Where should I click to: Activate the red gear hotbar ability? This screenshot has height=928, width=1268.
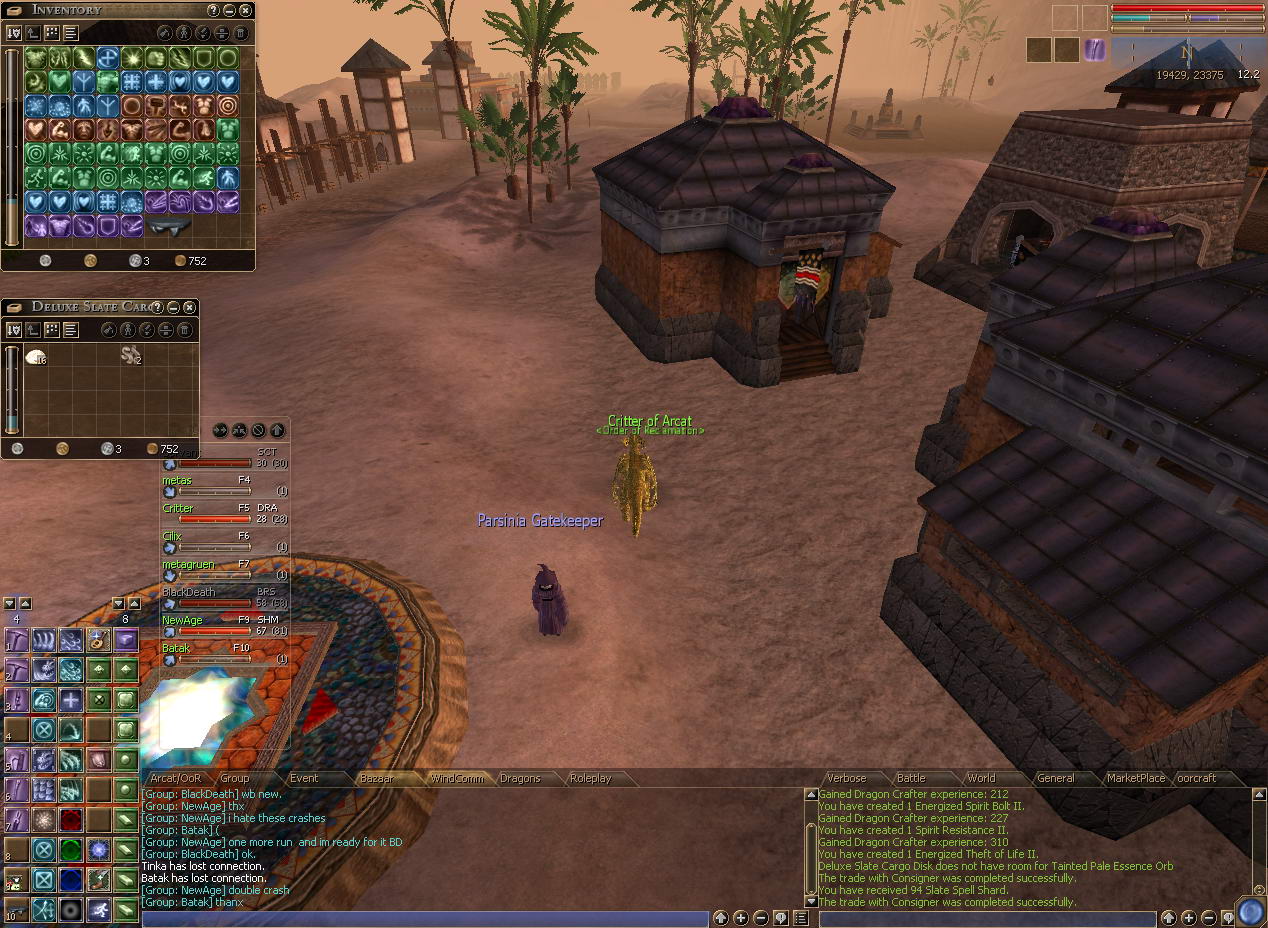tap(70, 821)
